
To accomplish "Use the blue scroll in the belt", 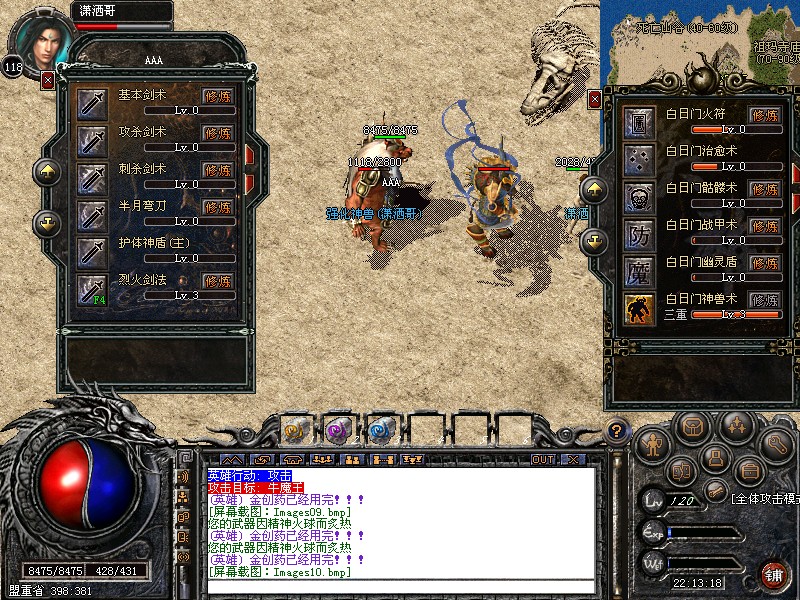I will tap(379, 431).
